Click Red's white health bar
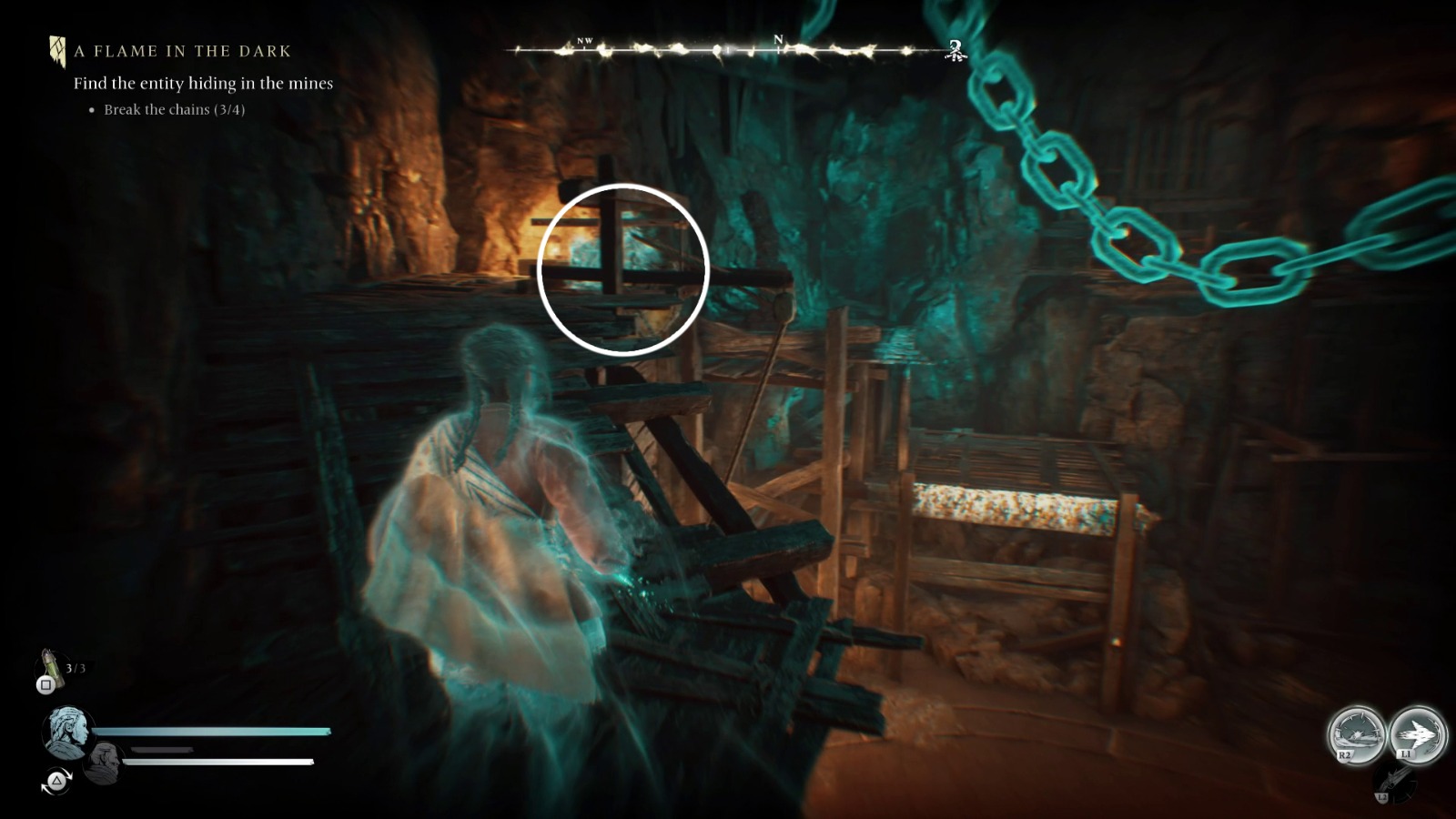The width and height of the screenshot is (1456, 819). coord(218,762)
